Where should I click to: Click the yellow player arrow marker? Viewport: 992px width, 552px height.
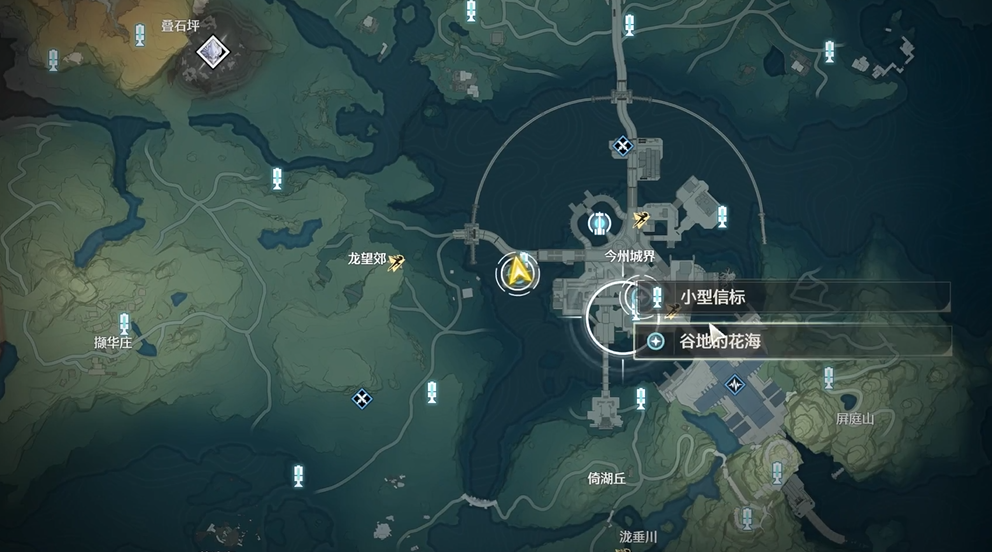click(519, 271)
